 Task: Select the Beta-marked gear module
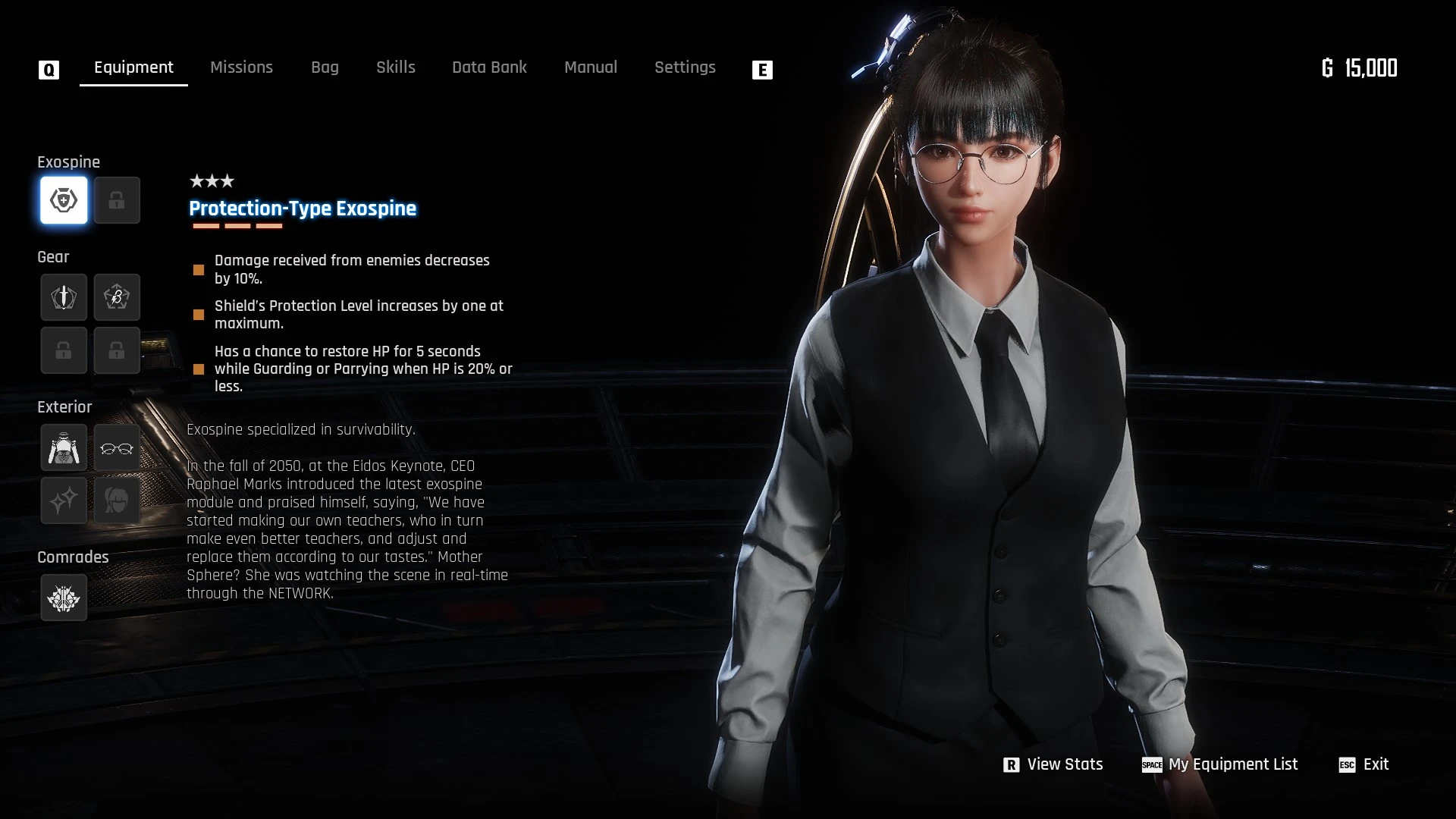tap(117, 297)
